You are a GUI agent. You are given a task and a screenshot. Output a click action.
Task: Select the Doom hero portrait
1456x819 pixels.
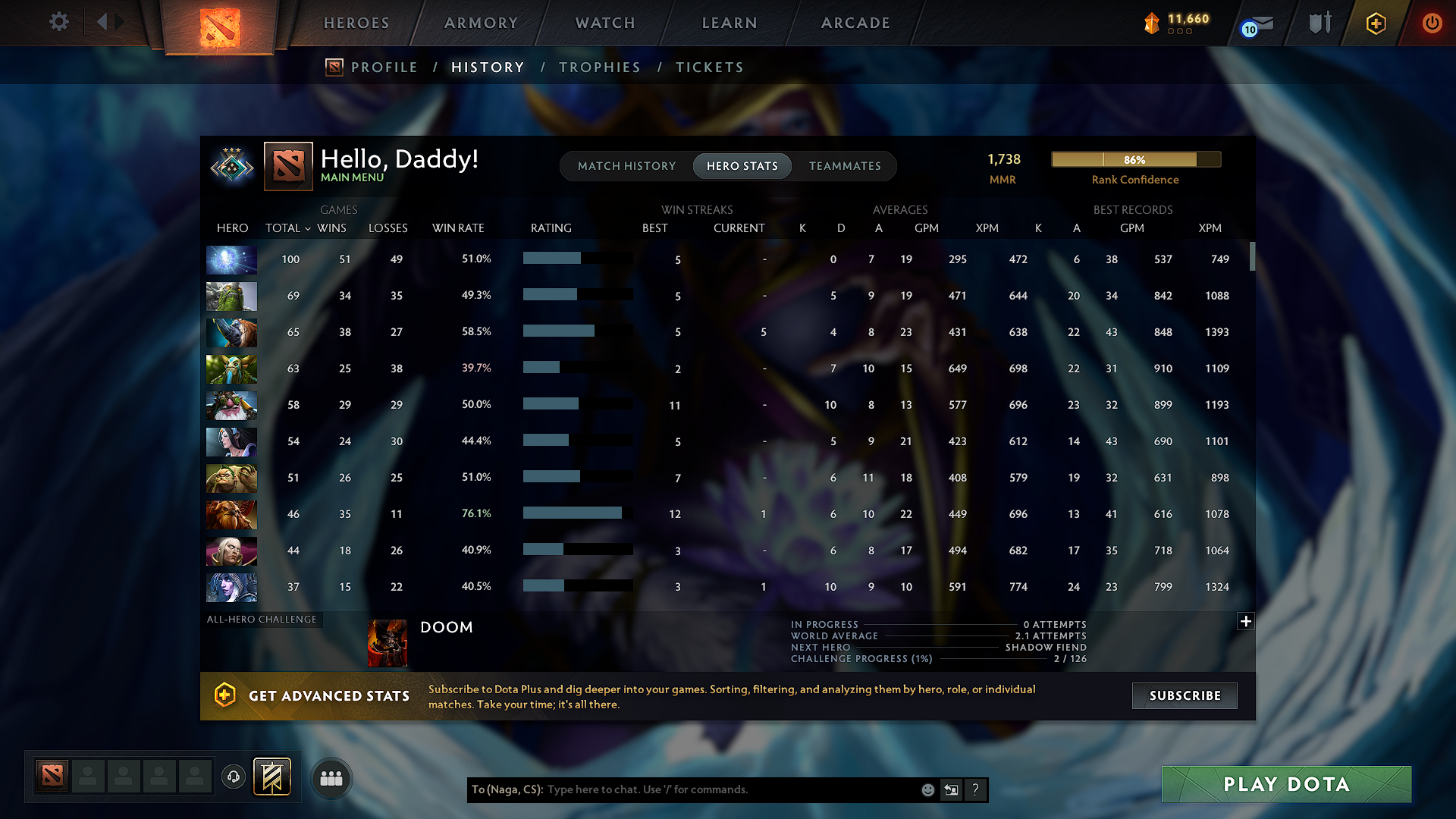[388, 642]
